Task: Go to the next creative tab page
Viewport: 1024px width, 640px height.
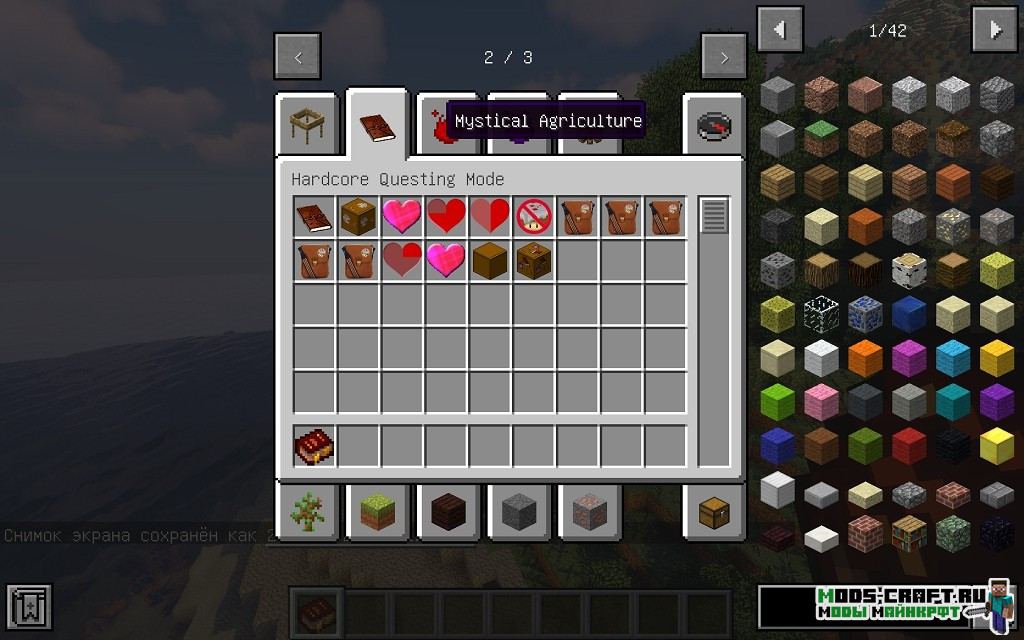Action: tap(724, 58)
